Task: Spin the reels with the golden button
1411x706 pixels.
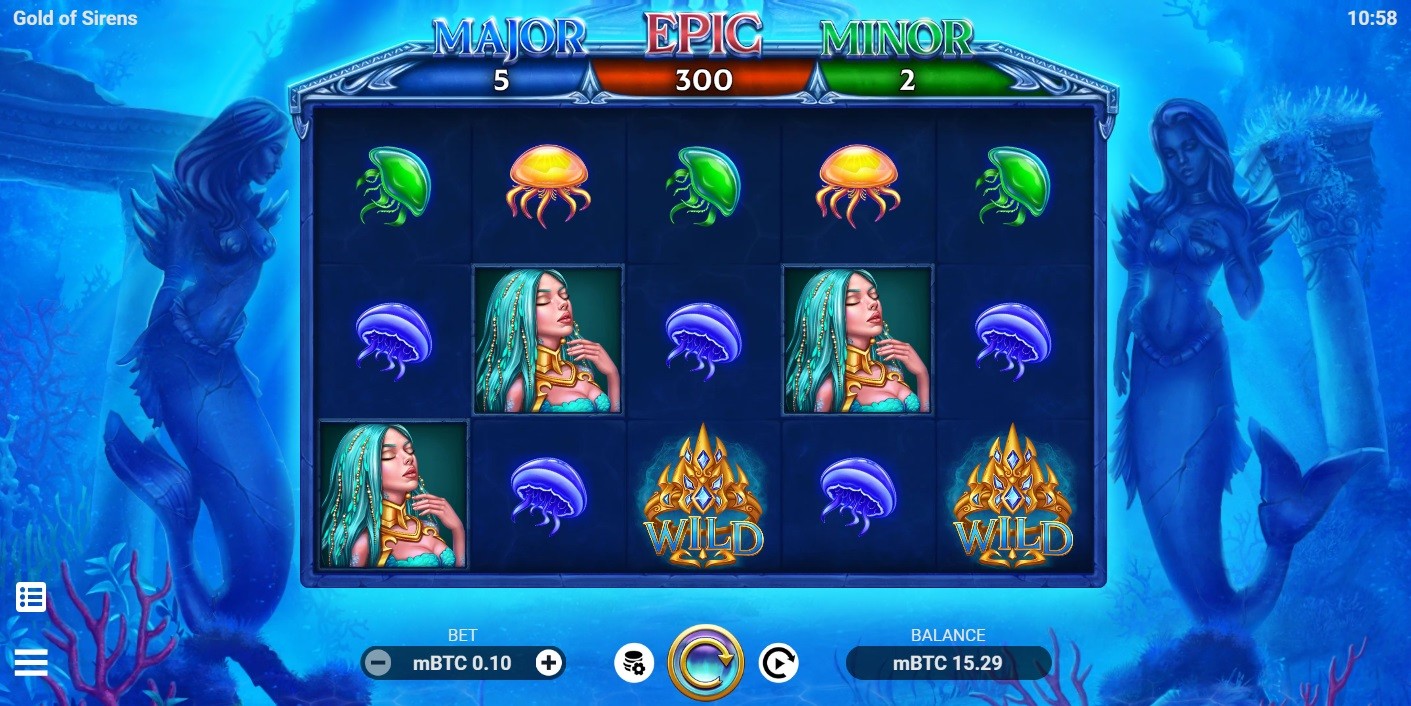Action: [706, 662]
